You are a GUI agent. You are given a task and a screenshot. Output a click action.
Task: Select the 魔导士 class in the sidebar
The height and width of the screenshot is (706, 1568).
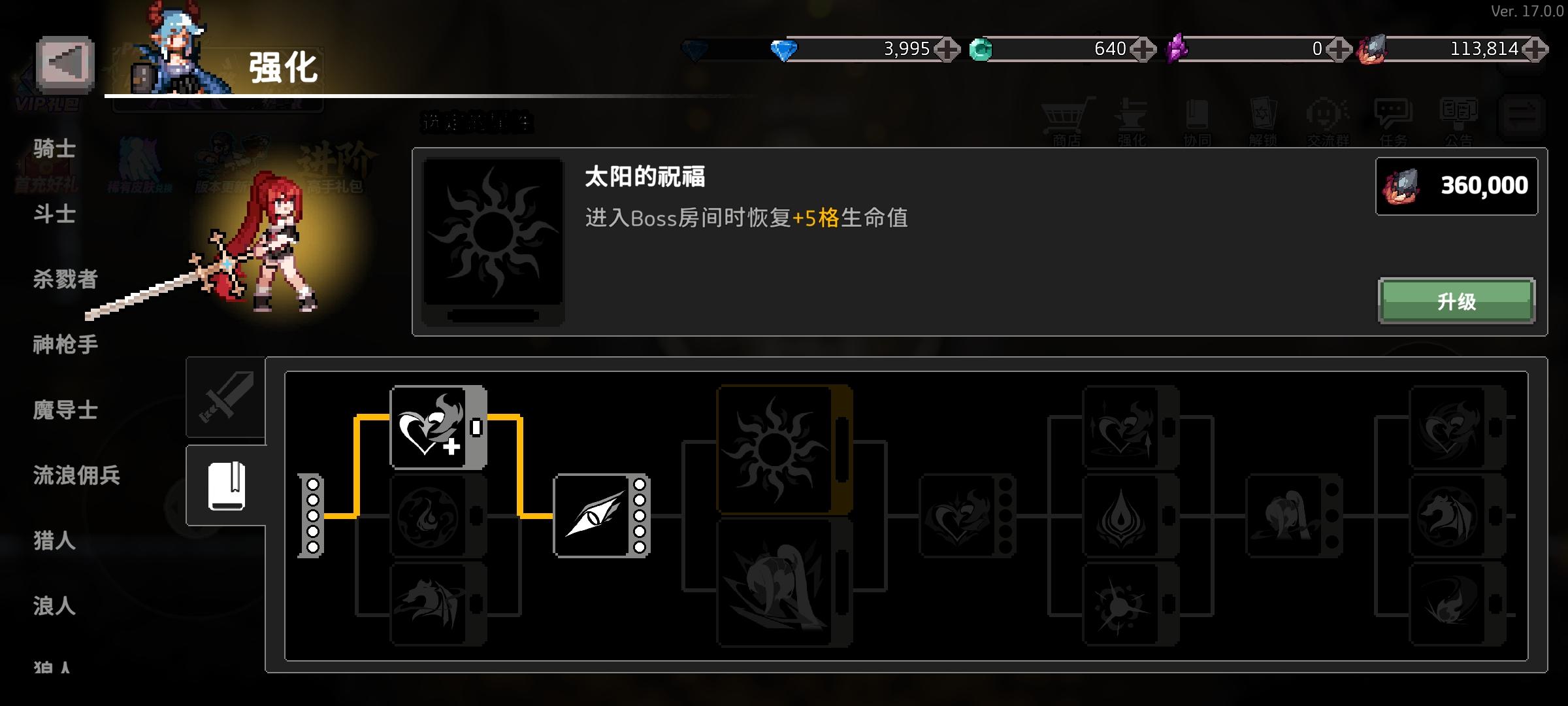click(x=65, y=411)
